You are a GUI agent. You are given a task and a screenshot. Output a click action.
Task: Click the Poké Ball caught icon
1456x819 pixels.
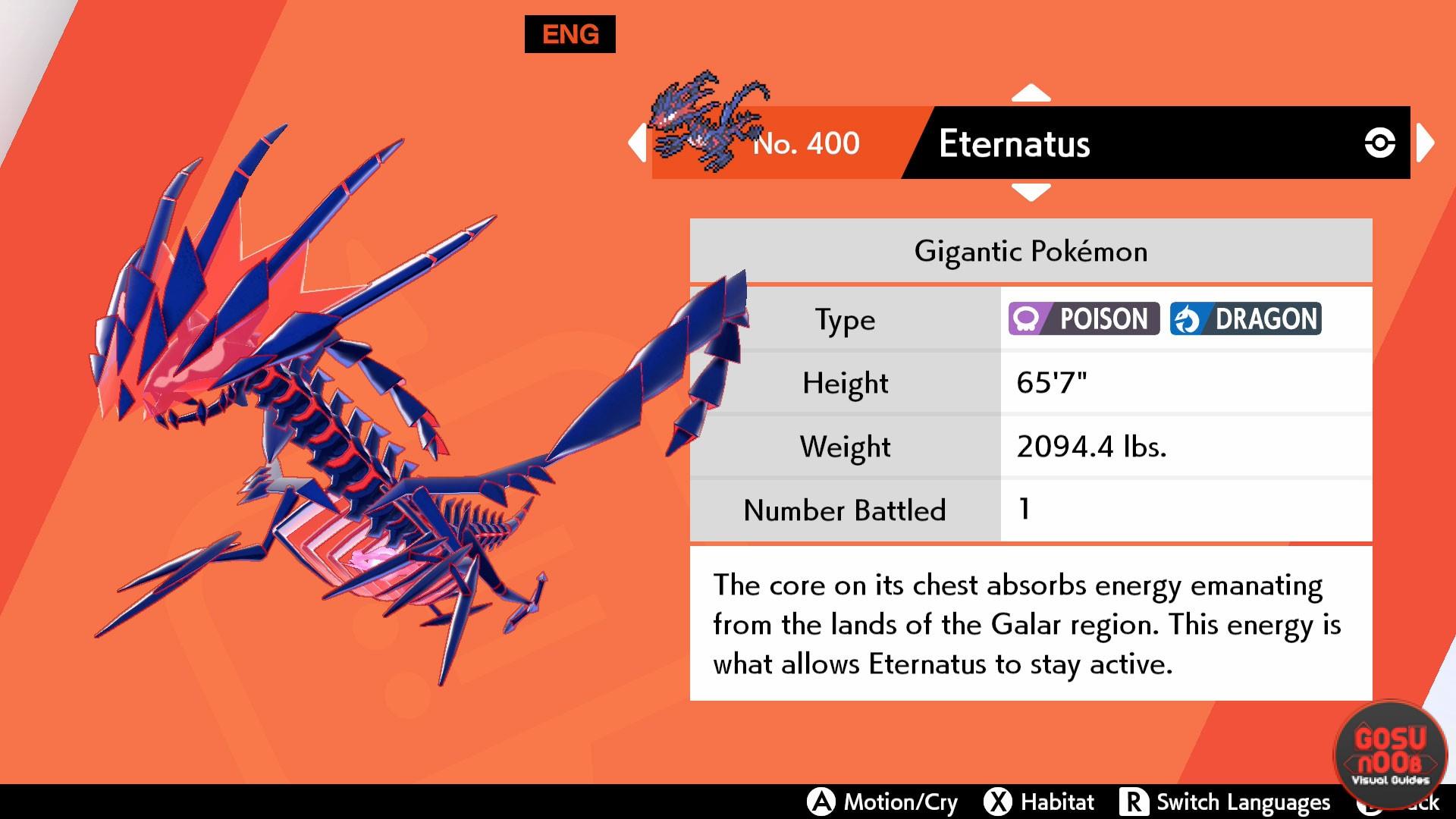1379,143
